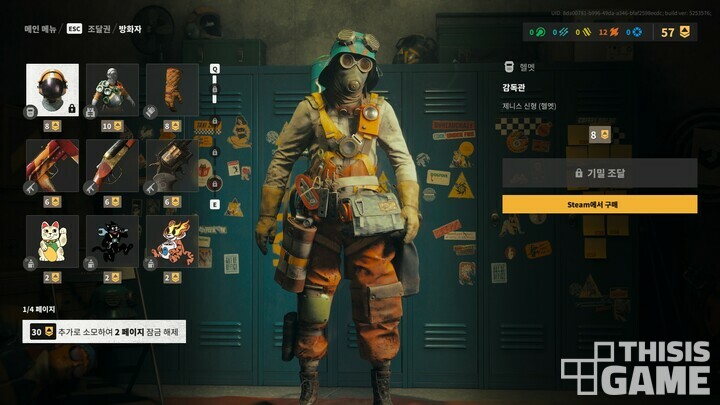This screenshot has width=720, height=405.
Task: Click the locked 기밀 조달 button
Action: (599, 173)
